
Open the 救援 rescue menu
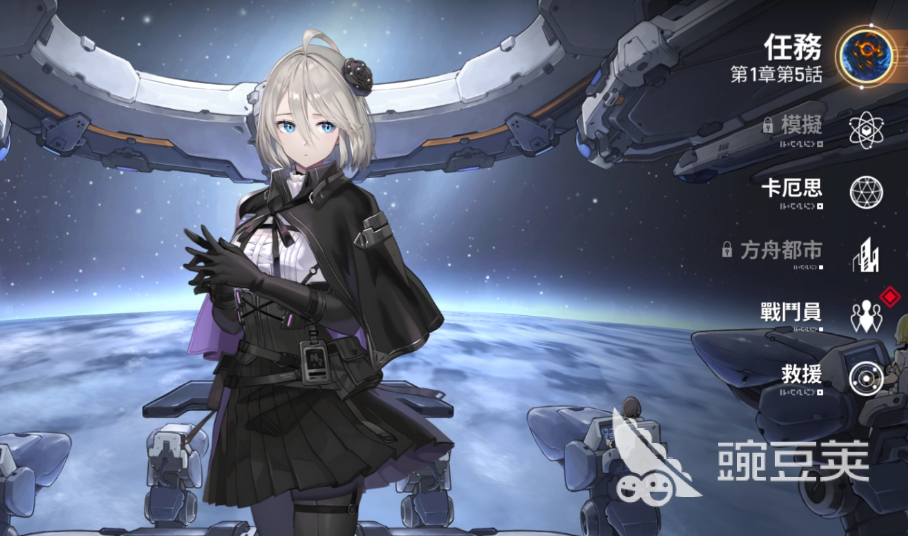864,377
